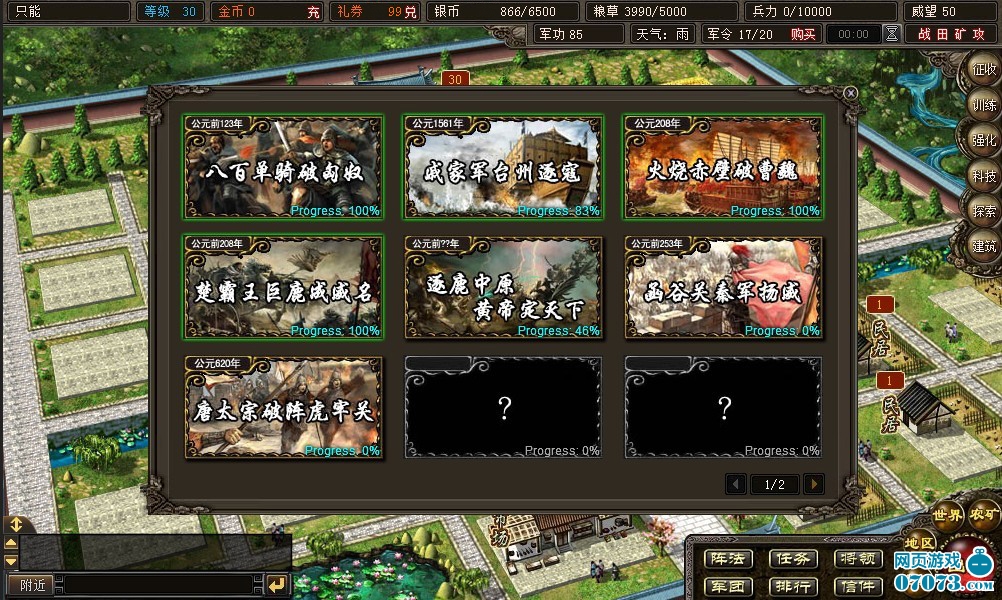The width and height of the screenshot is (1002, 600).
Task: Click the 购买 buy button for 军令
Action: pos(802,34)
